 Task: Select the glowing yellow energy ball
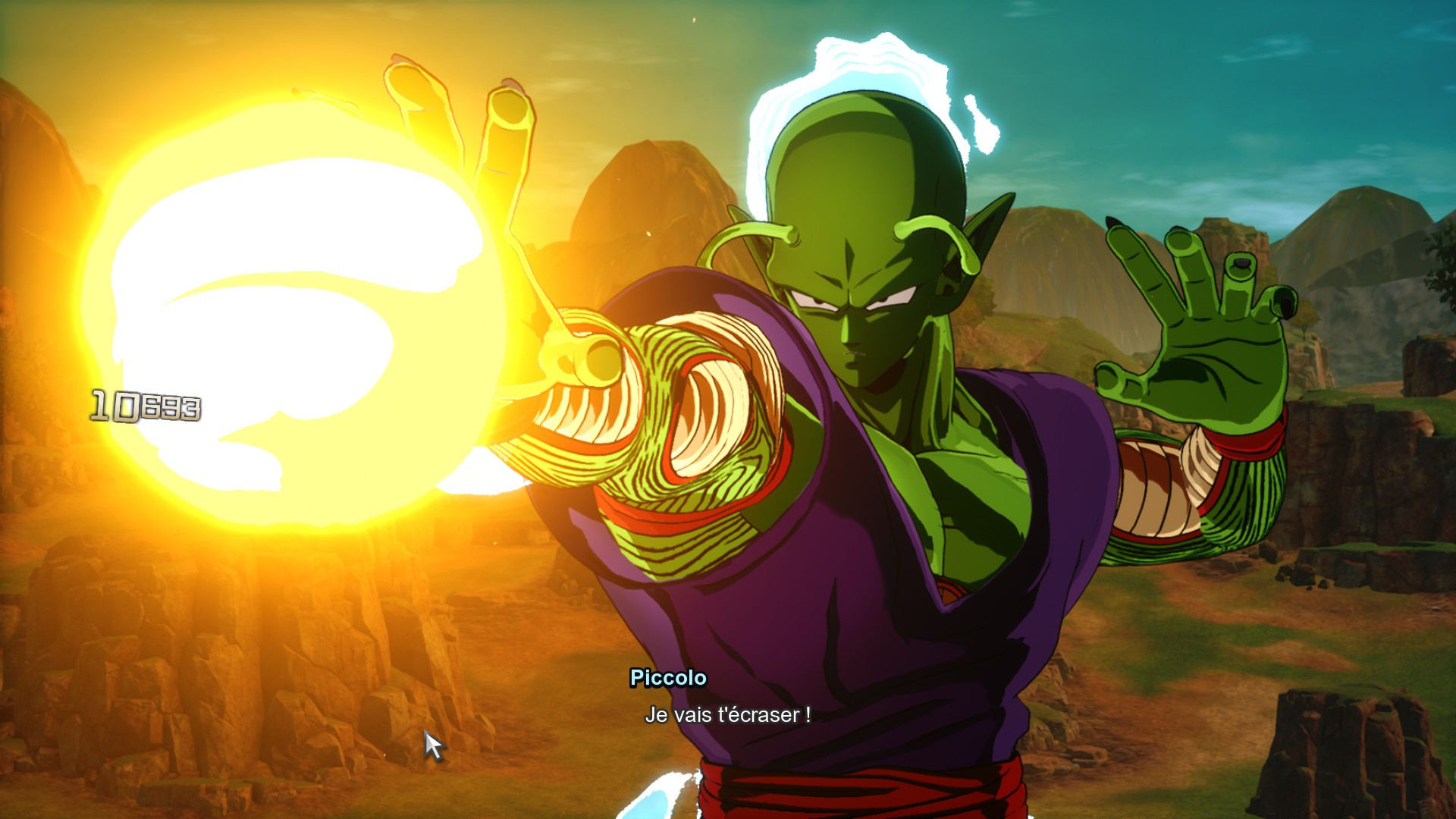click(x=288, y=318)
